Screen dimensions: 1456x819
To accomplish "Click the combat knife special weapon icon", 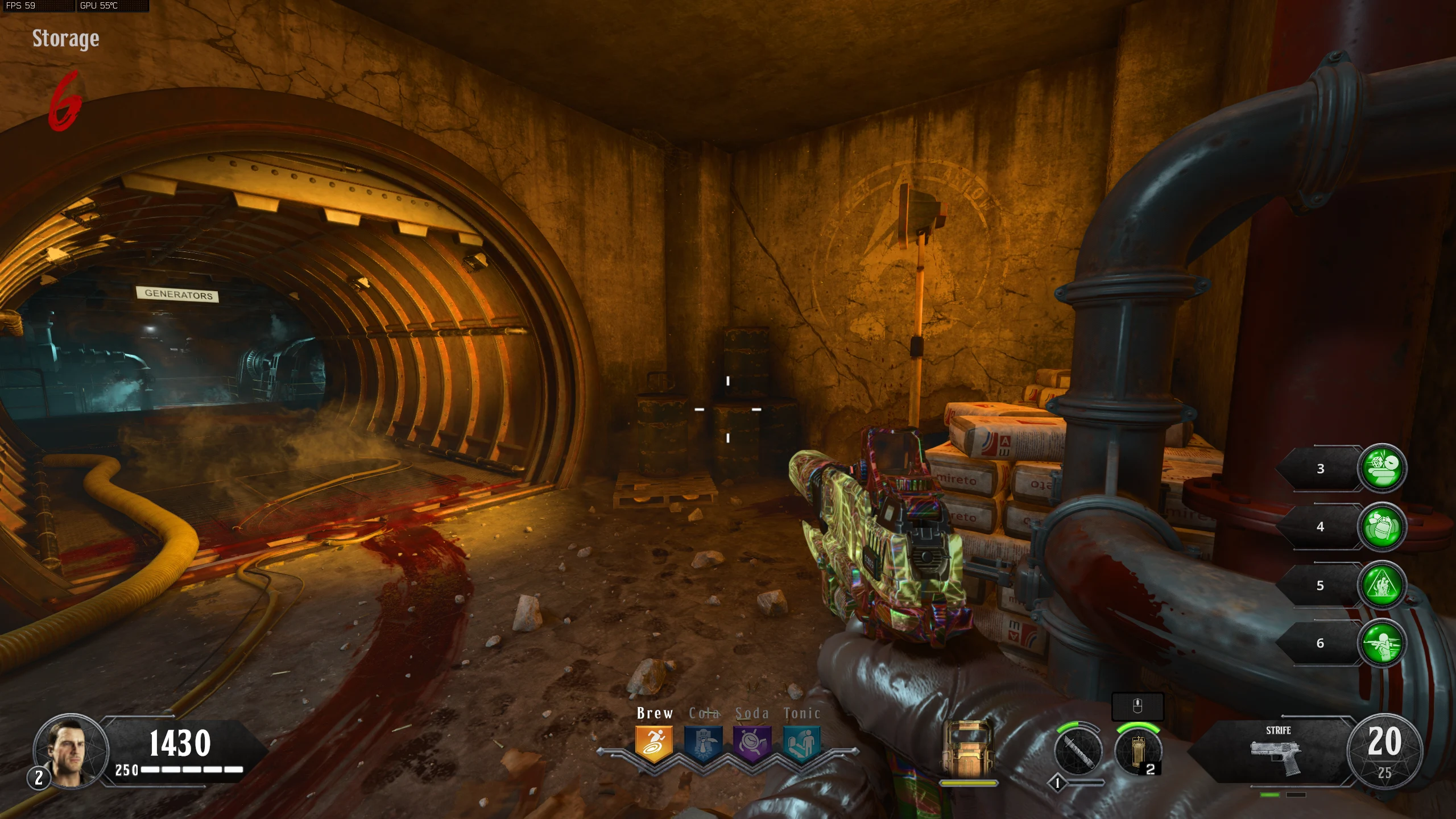I will click(x=1078, y=751).
